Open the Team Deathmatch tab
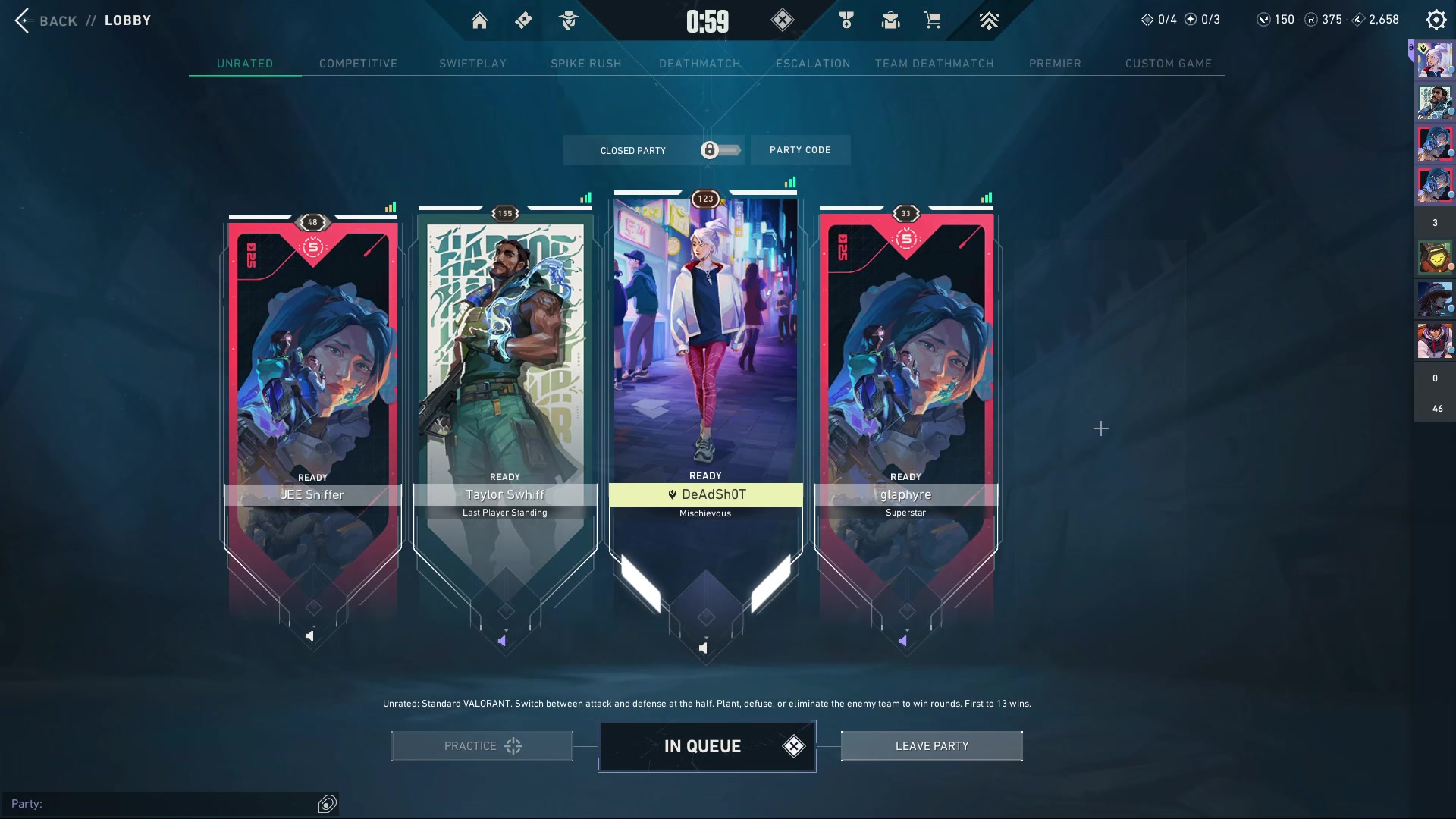The image size is (1456, 819). 934,64
